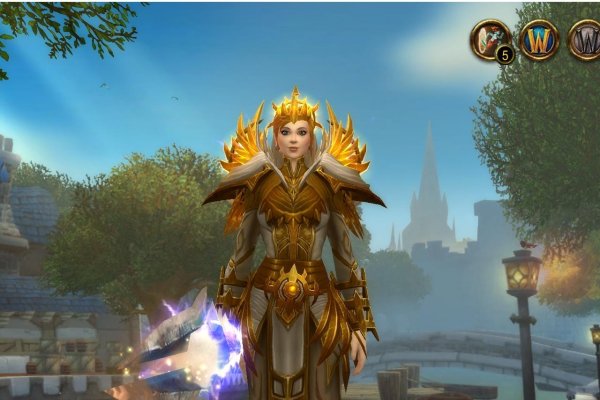Screen dimensions: 600x400
Task: Select the blue and gold W emblem
Action: point(539,40)
